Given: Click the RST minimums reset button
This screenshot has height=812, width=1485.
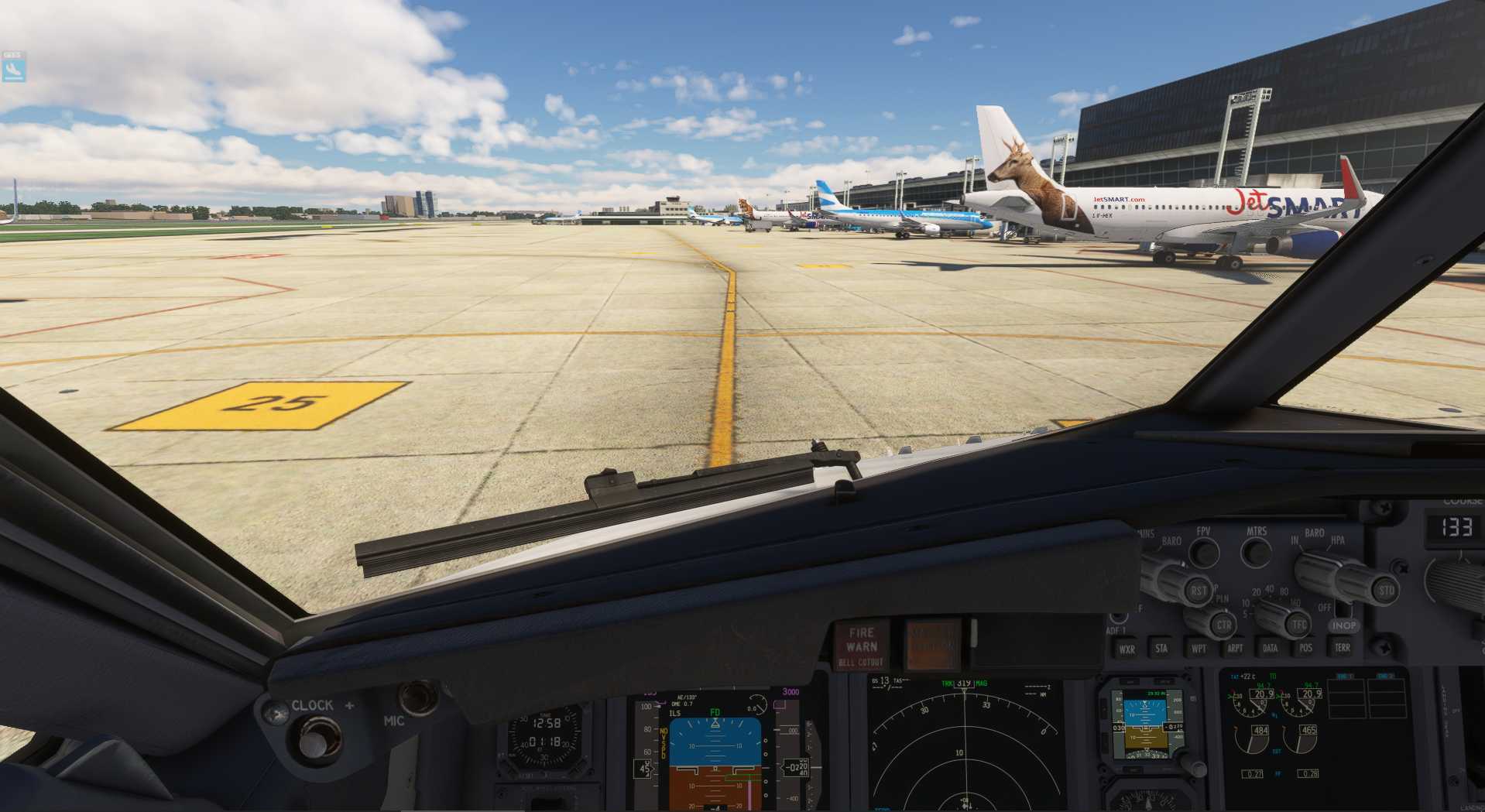Looking at the screenshot, I should pos(1198,591).
